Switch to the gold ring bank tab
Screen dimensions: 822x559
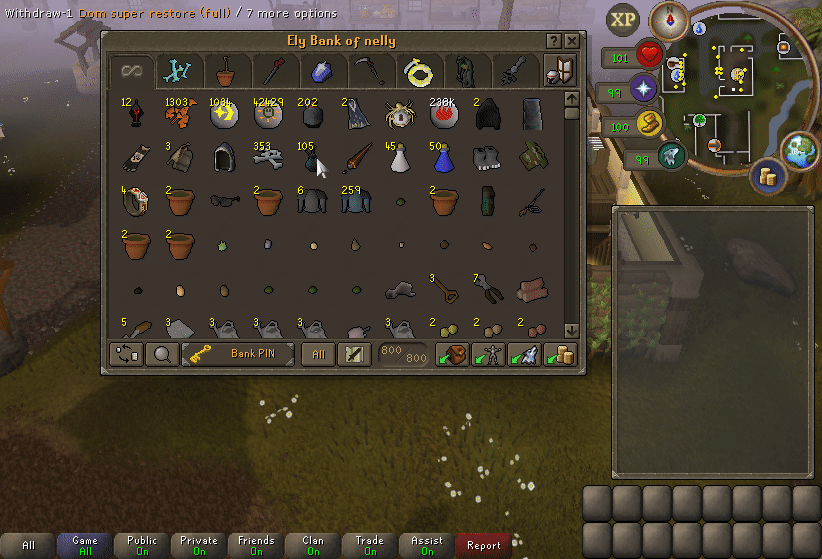coord(415,71)
